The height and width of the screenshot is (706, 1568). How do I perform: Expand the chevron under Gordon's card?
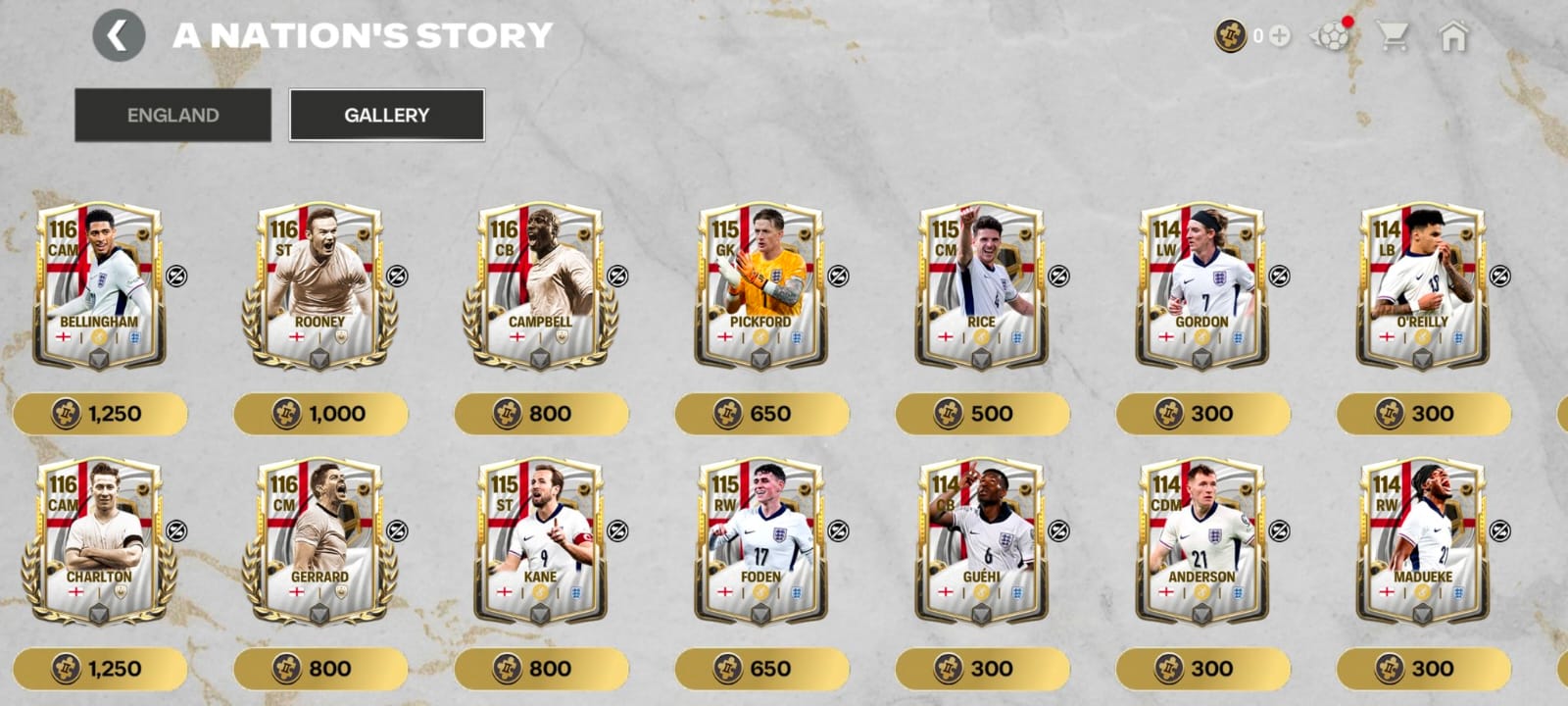pos(1200,360)
